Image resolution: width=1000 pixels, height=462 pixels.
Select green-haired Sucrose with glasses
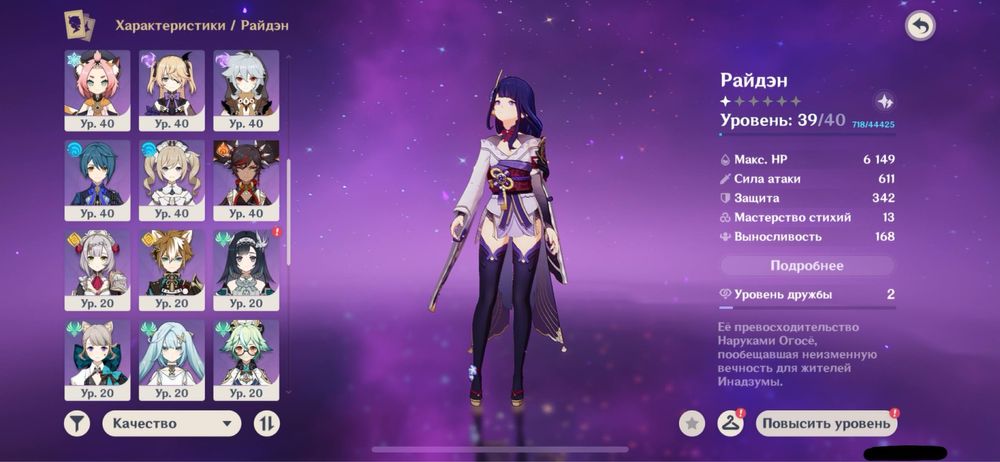click(245, 358)
